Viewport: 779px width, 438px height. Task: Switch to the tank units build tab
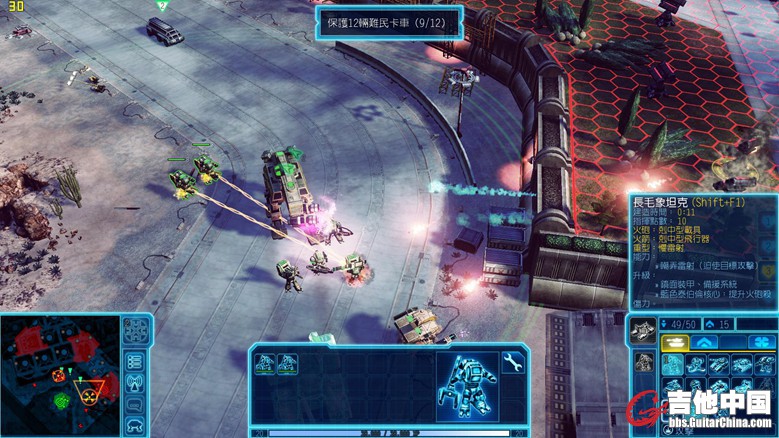[x=673, y=343]
